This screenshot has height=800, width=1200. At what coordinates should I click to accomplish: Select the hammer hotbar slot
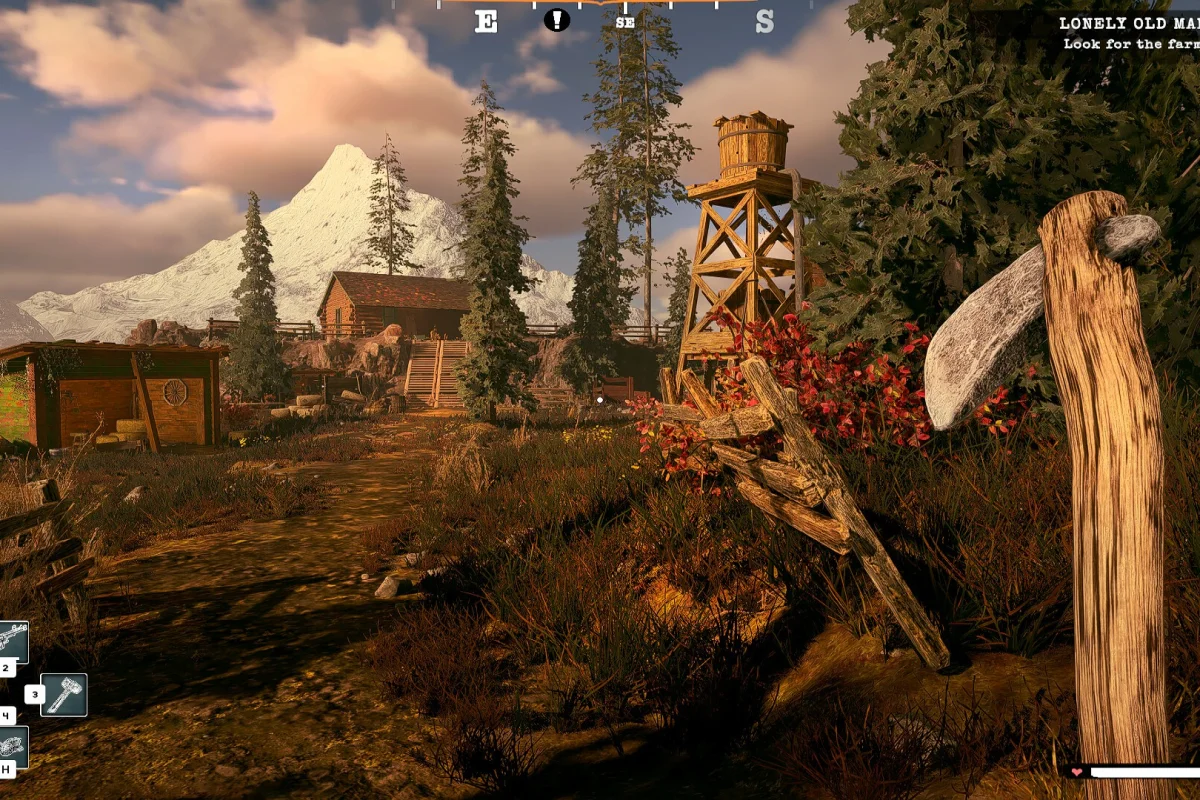64,694
